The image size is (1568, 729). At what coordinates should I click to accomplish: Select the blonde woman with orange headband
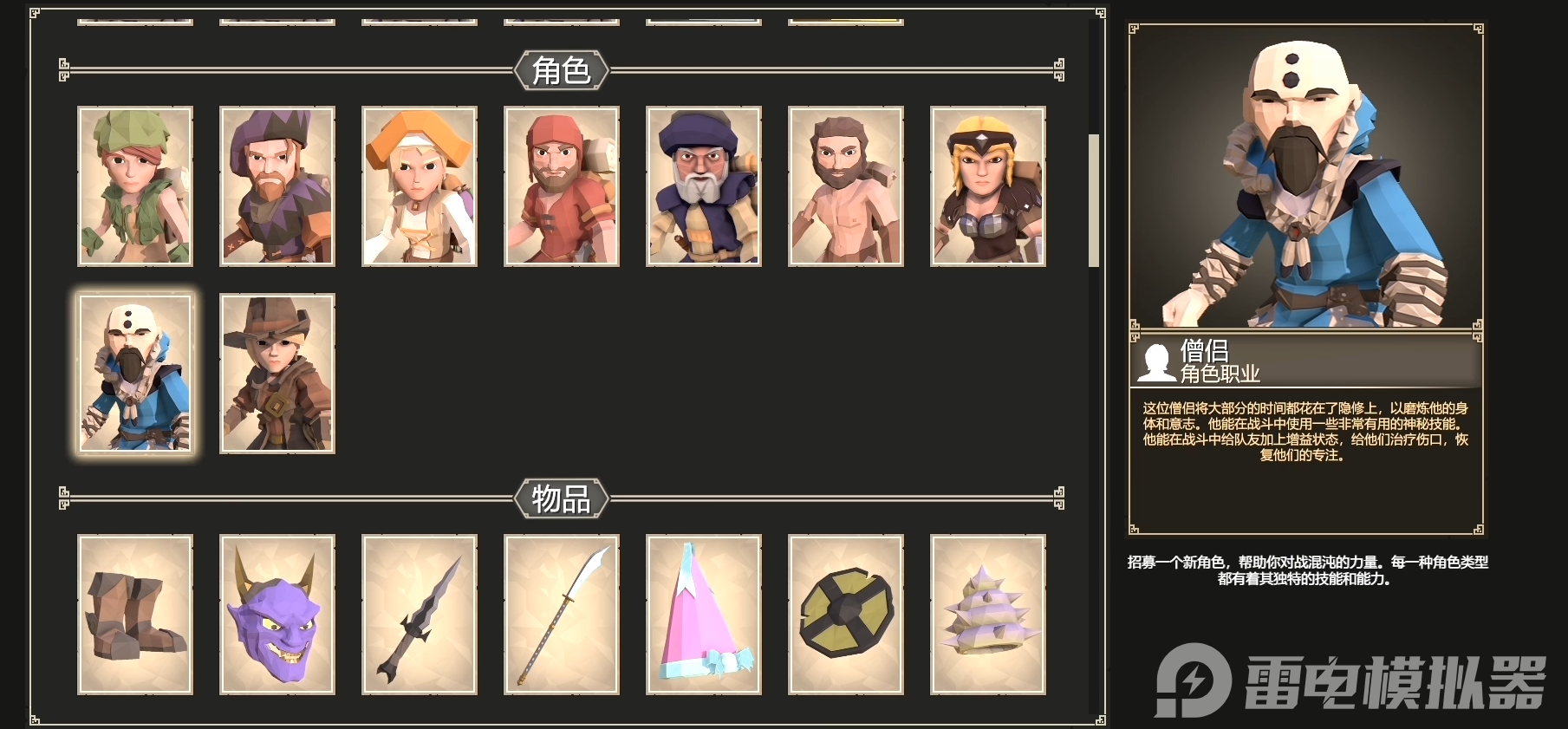[x=420, y=186]
